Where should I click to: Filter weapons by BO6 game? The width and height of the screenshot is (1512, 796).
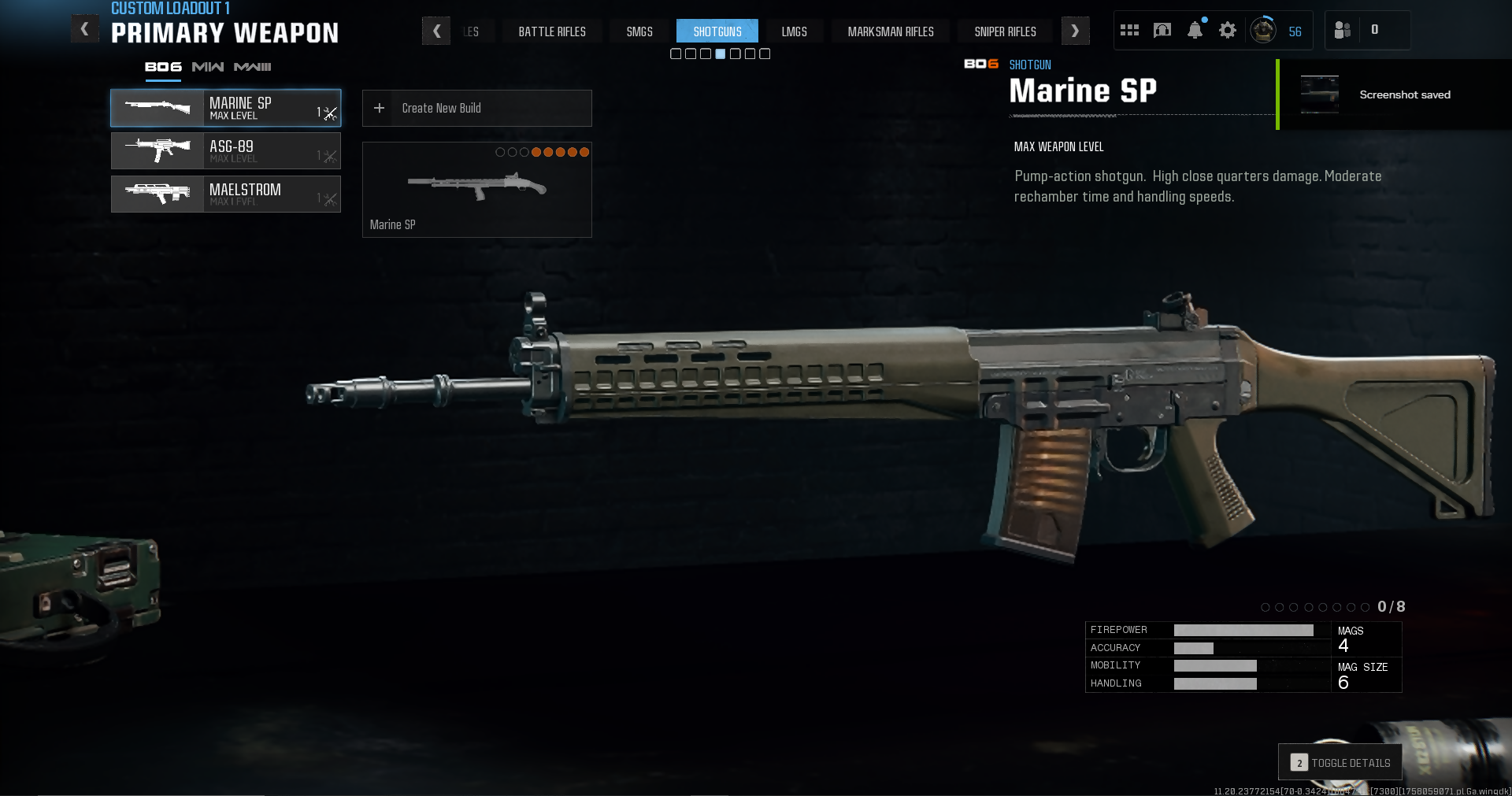(163, 67)
